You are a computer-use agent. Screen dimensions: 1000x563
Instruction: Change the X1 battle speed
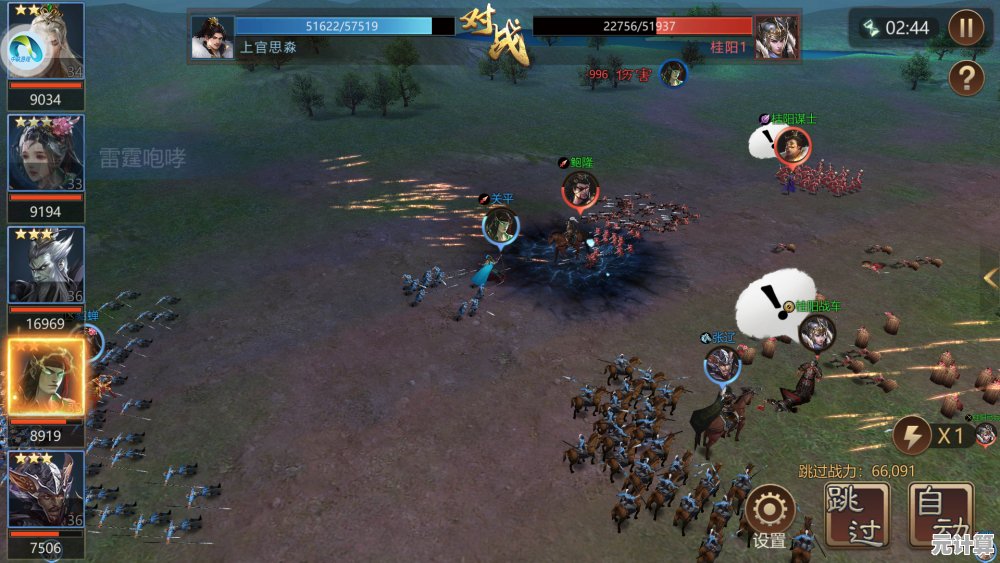[x=933, y=436]
